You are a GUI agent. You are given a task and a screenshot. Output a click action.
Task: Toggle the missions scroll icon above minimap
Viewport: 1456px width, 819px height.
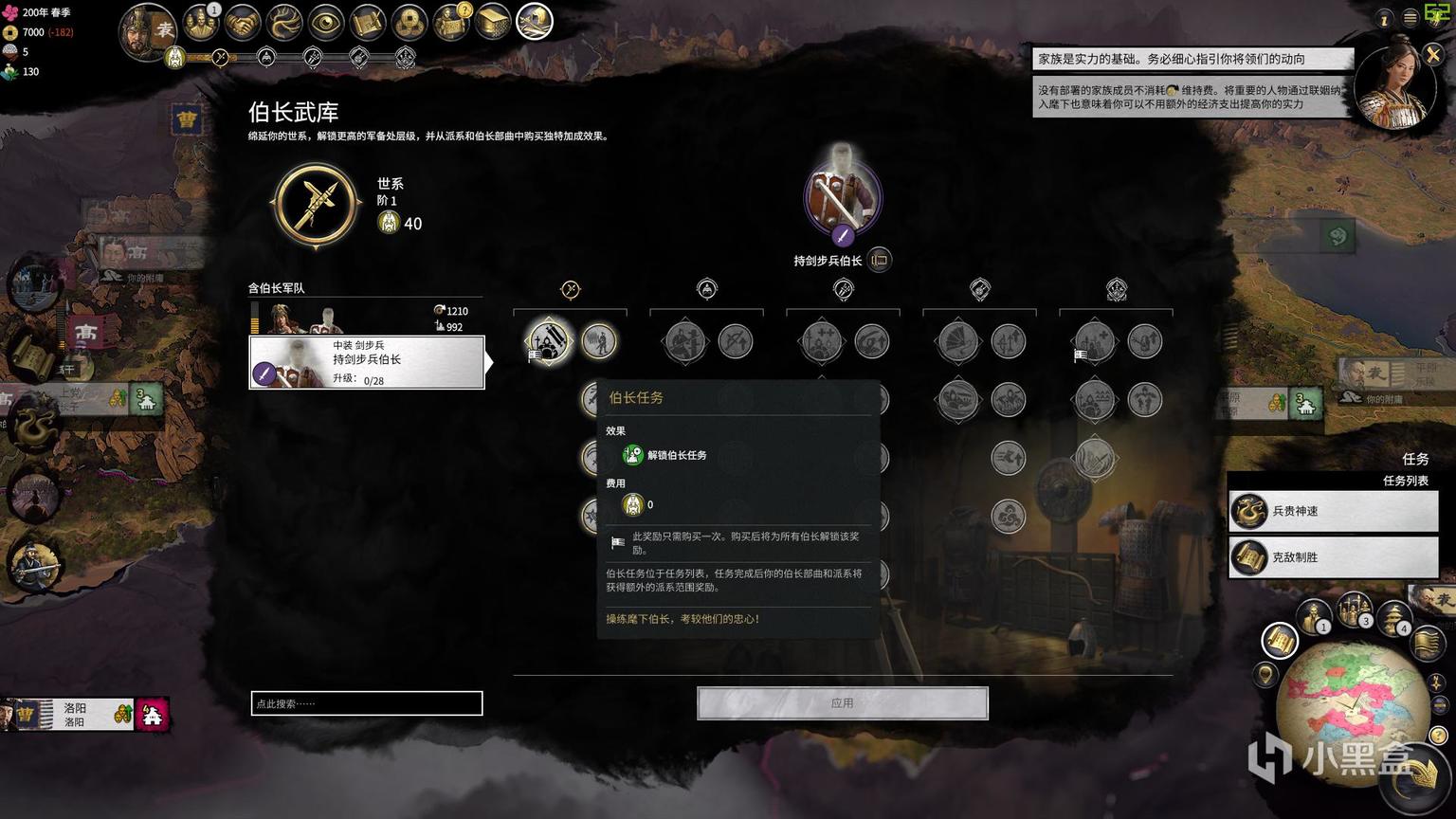(1280, 641)
